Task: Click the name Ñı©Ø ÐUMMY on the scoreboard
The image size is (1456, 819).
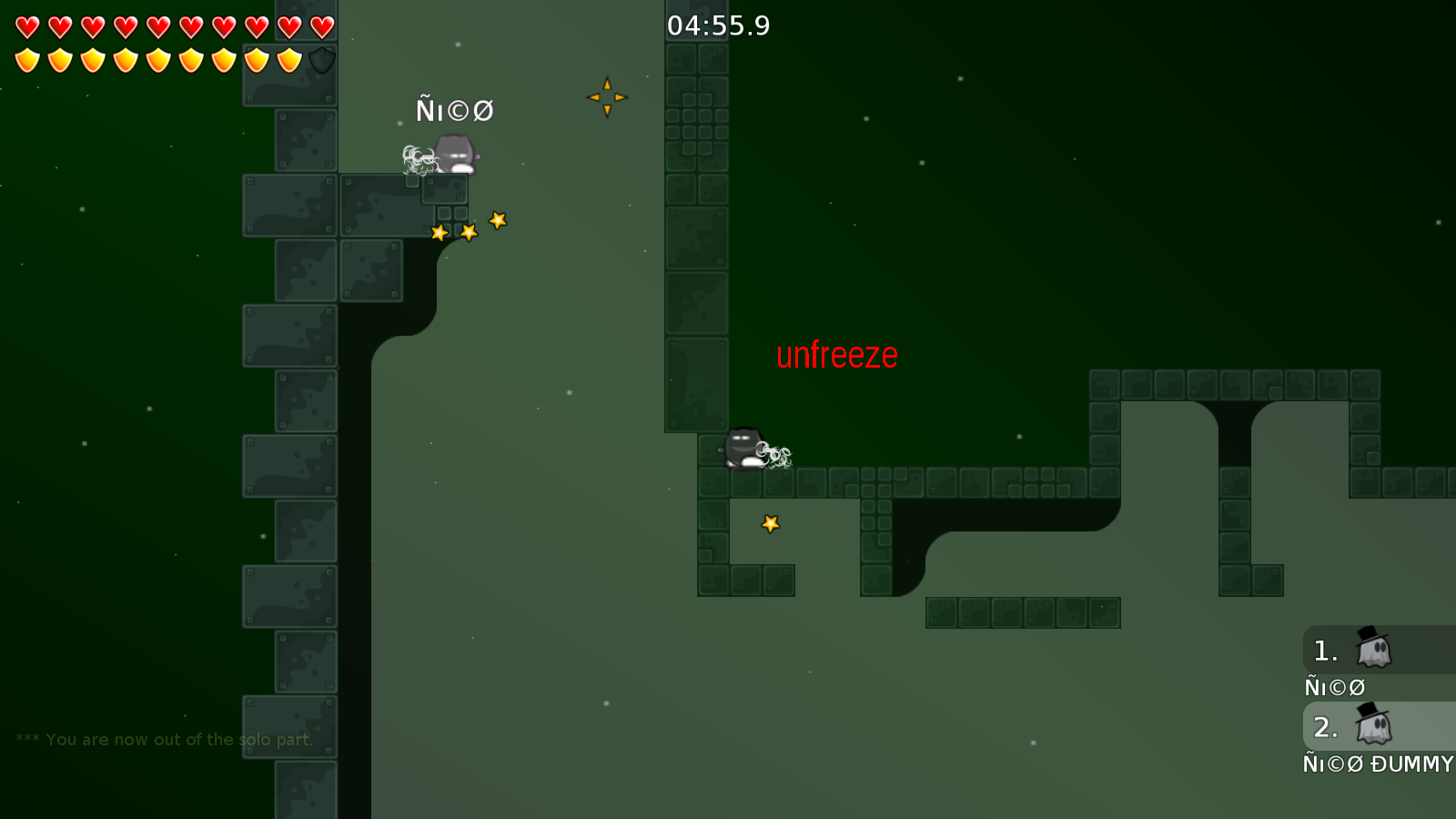Action: (1377, 764)
